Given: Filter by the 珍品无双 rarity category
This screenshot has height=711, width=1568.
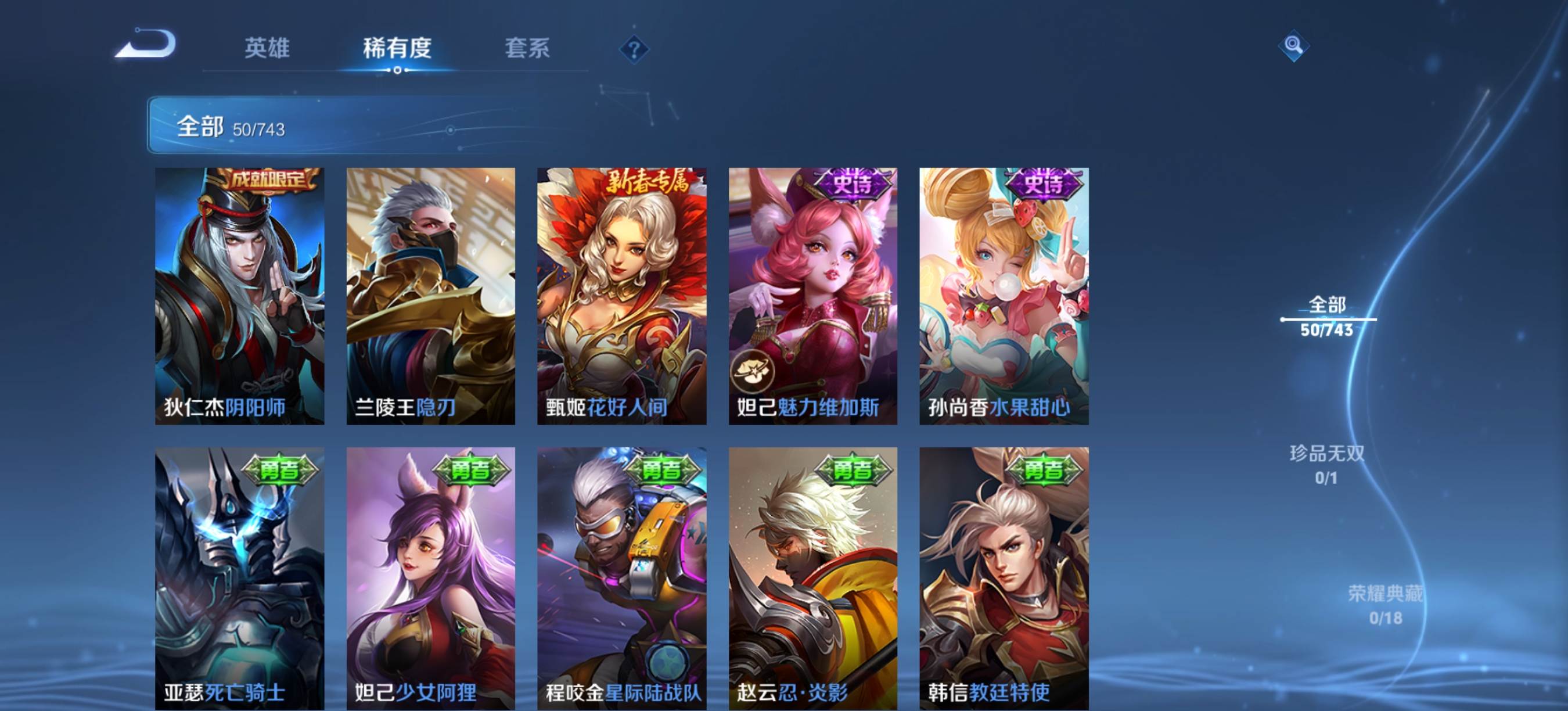Looking at the screenshot, I should (x=1327, y=465).
